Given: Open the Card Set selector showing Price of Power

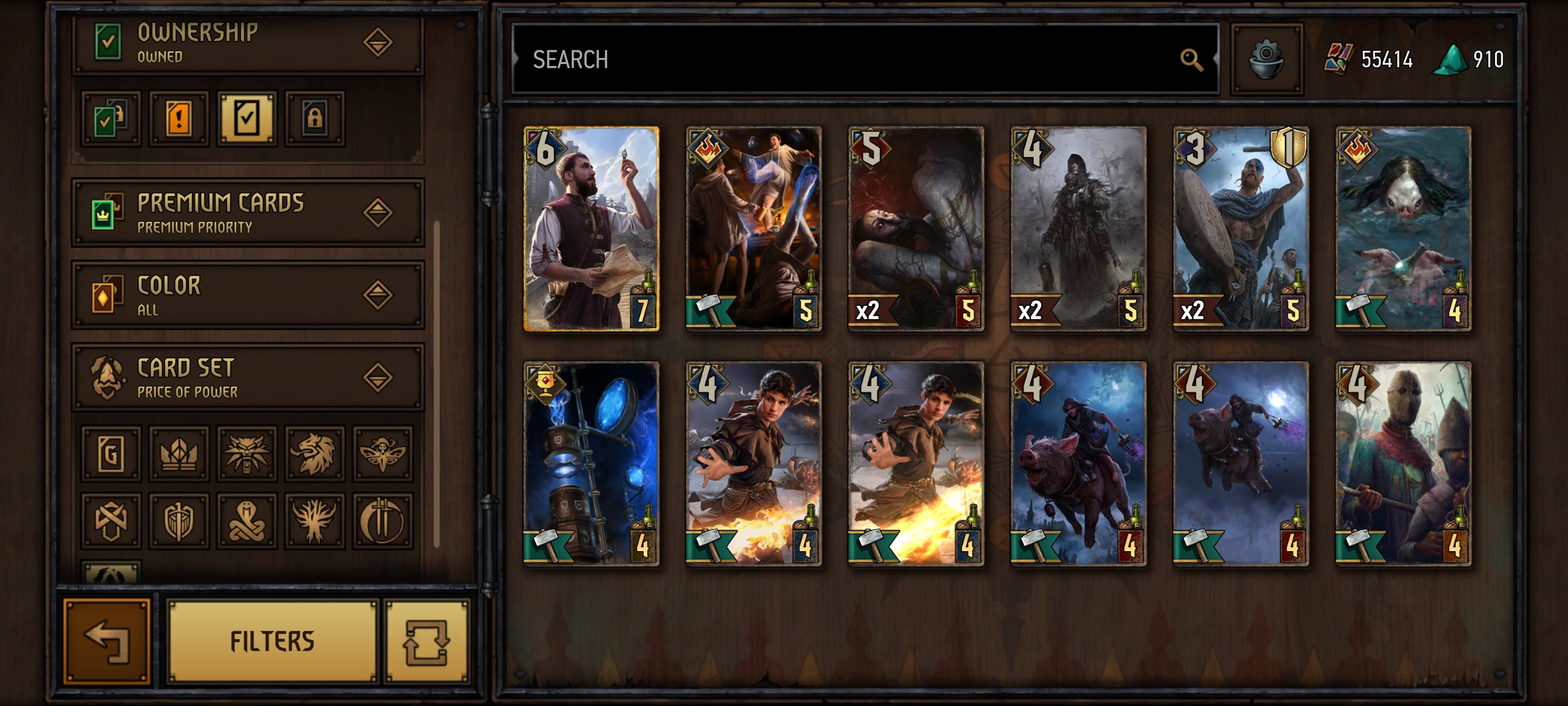Looking at the screenshot, I should point(378,377).
